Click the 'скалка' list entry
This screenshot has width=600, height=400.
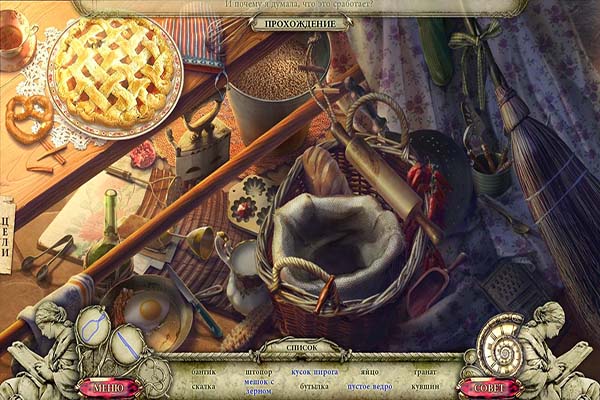click(x=203, y=385)
